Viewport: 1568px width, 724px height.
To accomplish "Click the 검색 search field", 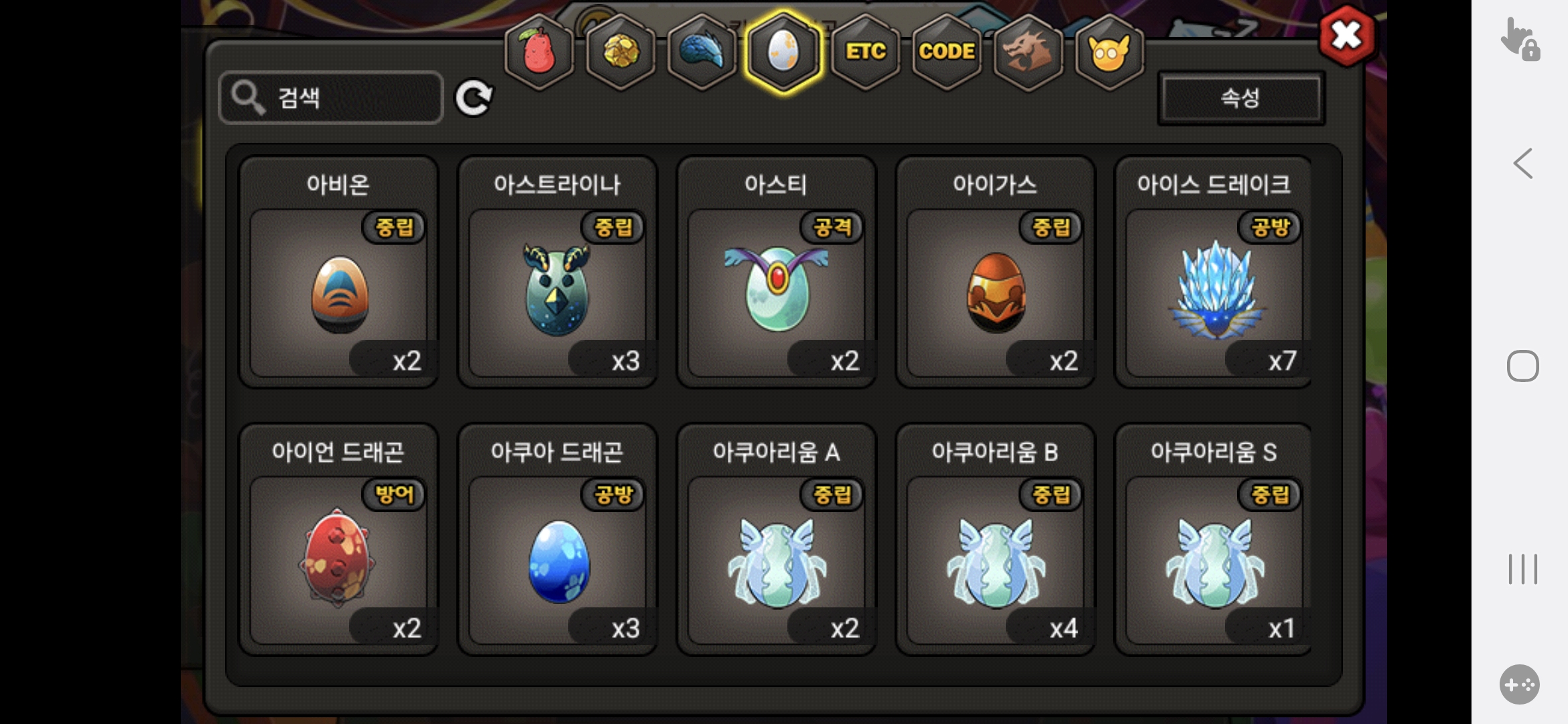I will (331, 98).
